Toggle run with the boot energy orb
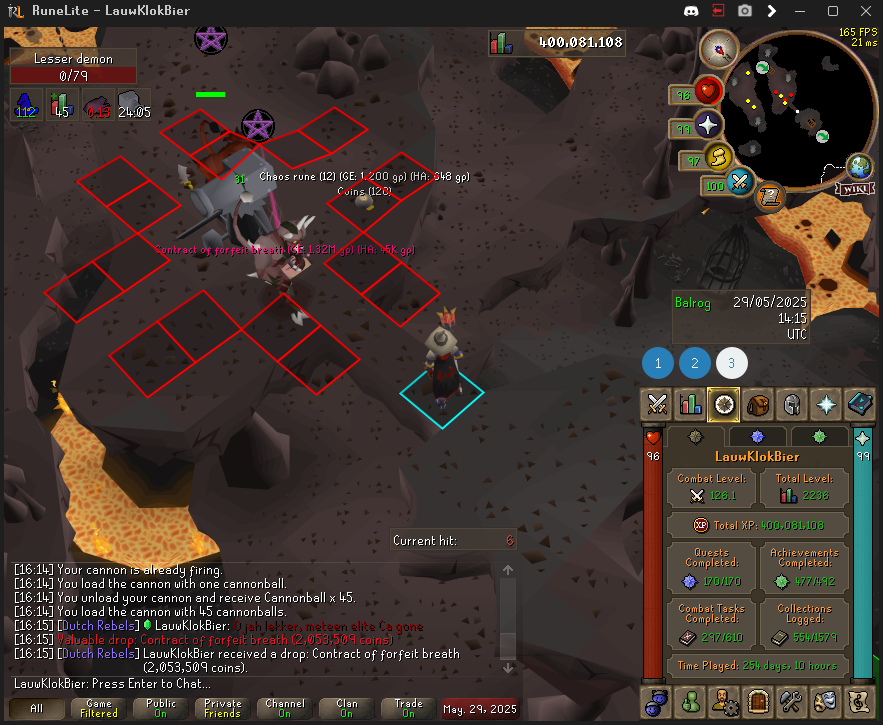 click(x=718, y=157)
